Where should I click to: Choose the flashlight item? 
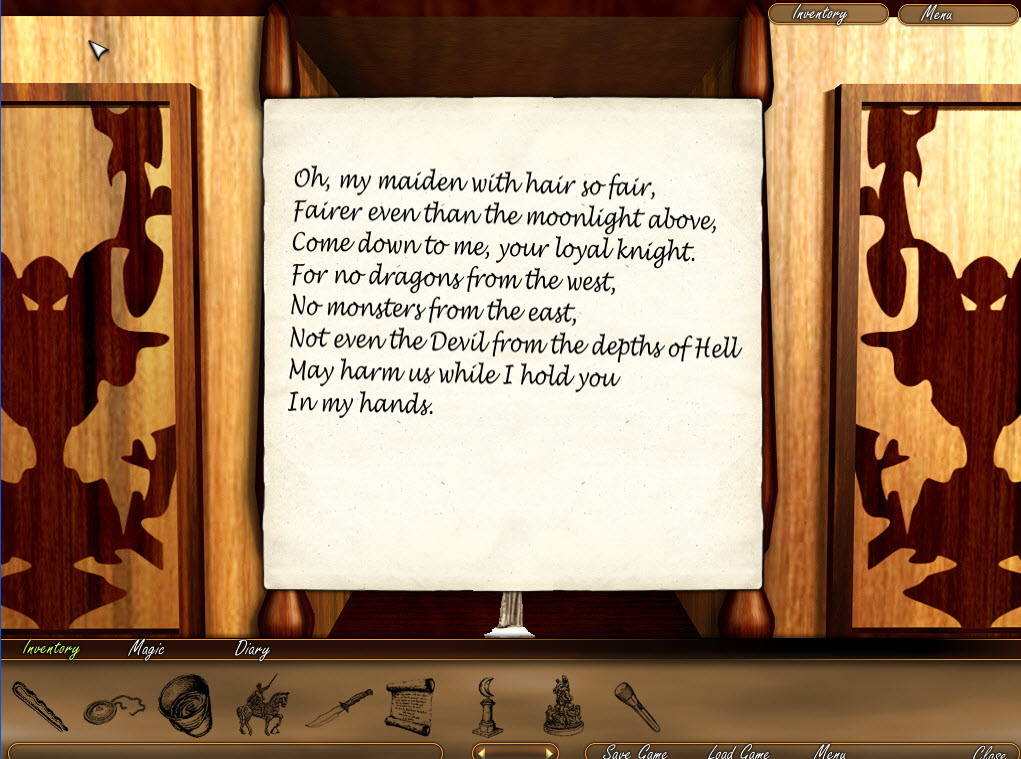[x=636, y=706]
